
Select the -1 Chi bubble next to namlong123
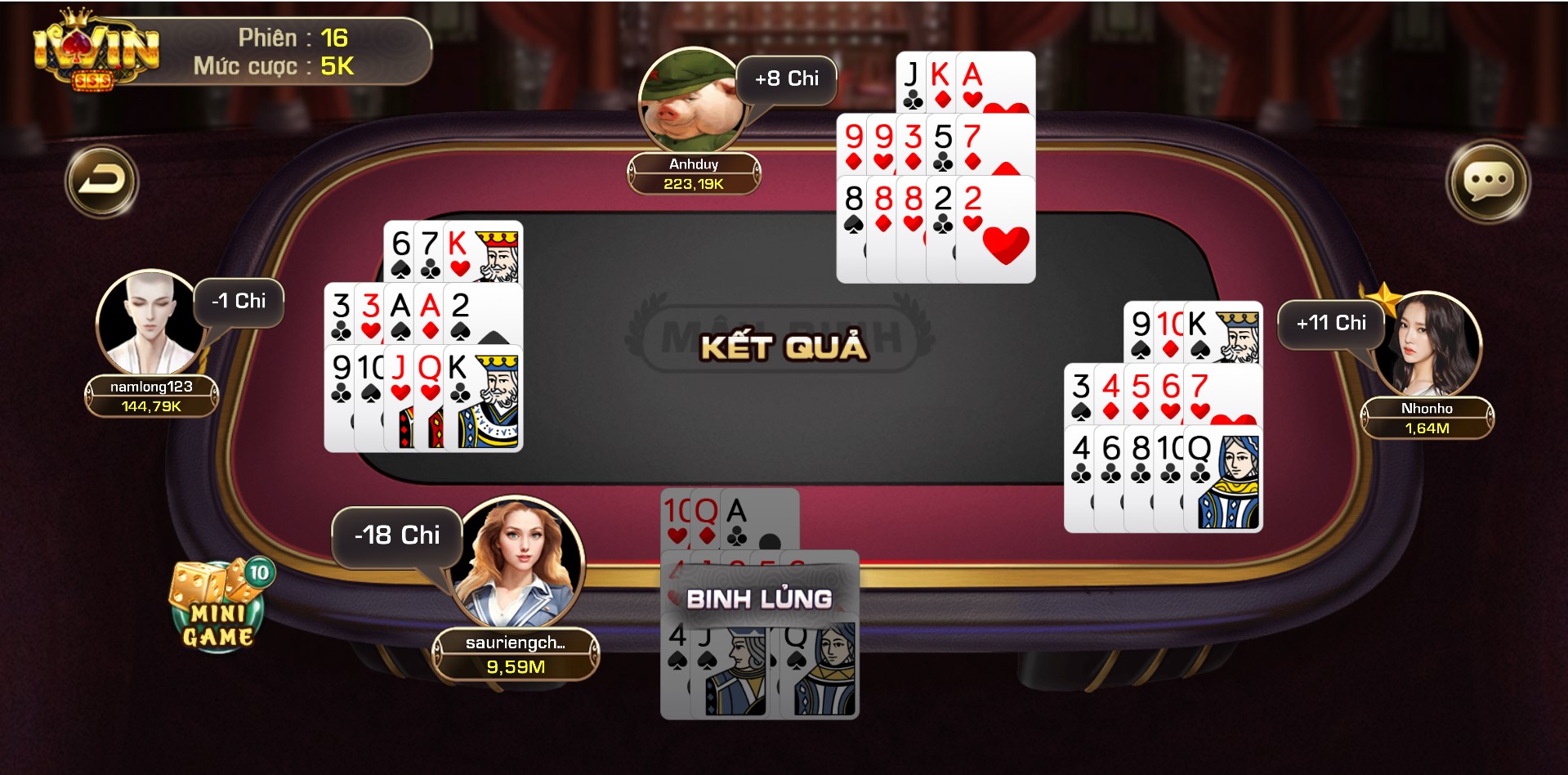(237, 301)
